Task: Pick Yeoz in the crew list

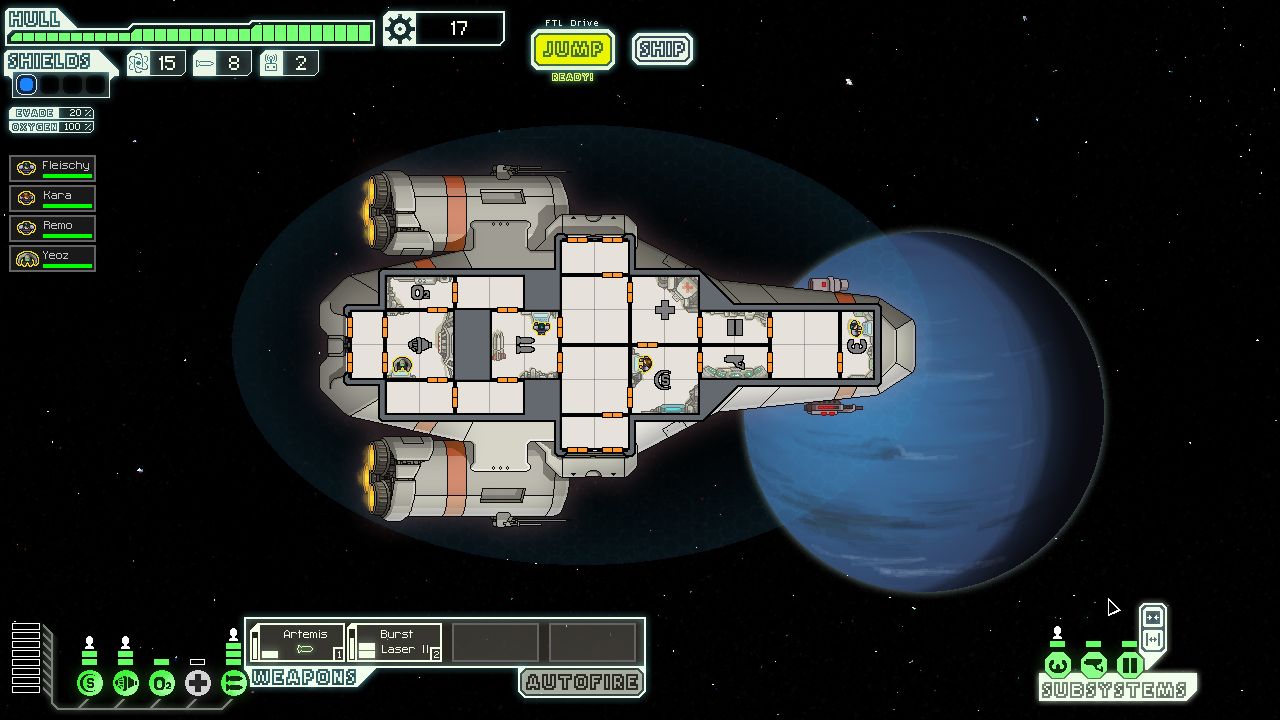Action: [x=53, y=258]
